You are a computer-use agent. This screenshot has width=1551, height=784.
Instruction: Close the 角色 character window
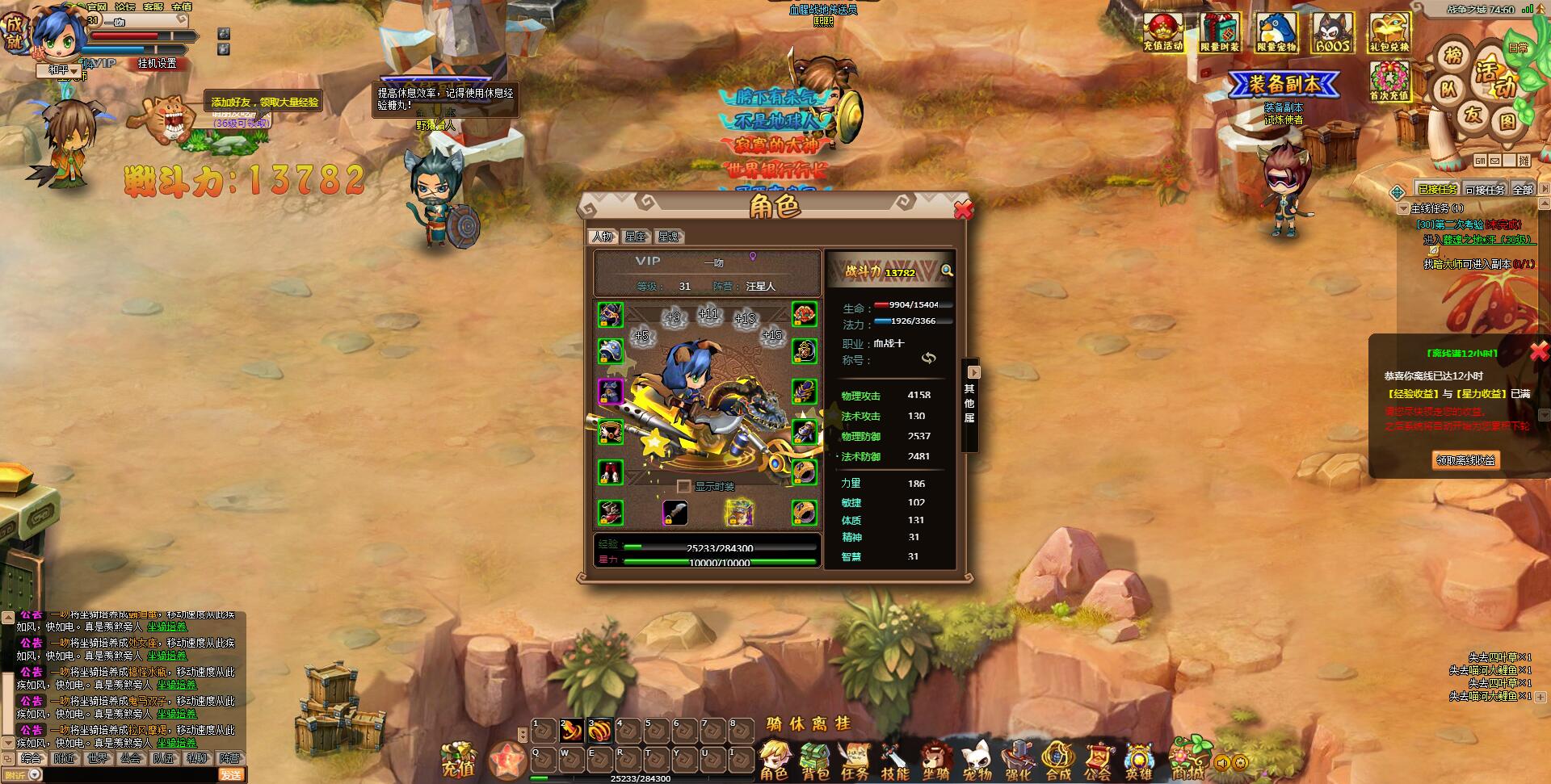tap(963, 210)
